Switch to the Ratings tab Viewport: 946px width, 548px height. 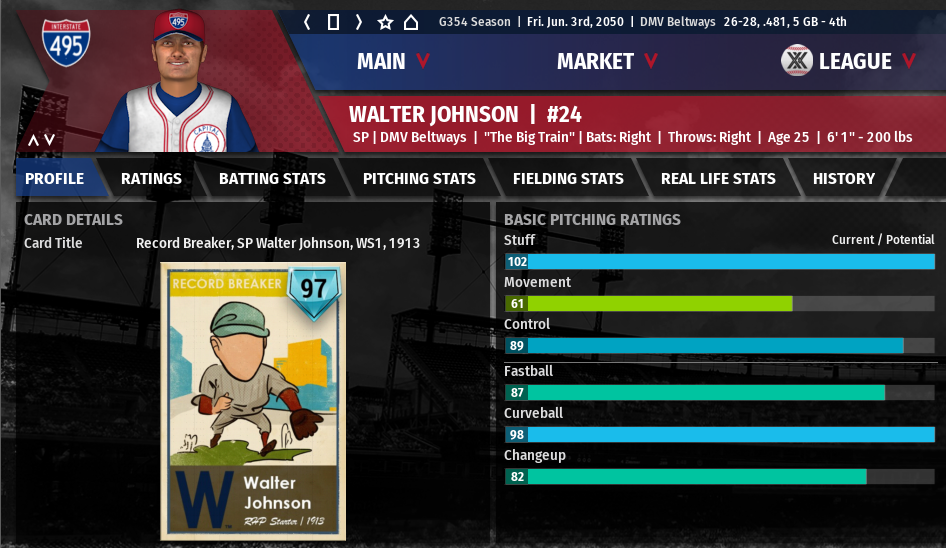[151, 178]
